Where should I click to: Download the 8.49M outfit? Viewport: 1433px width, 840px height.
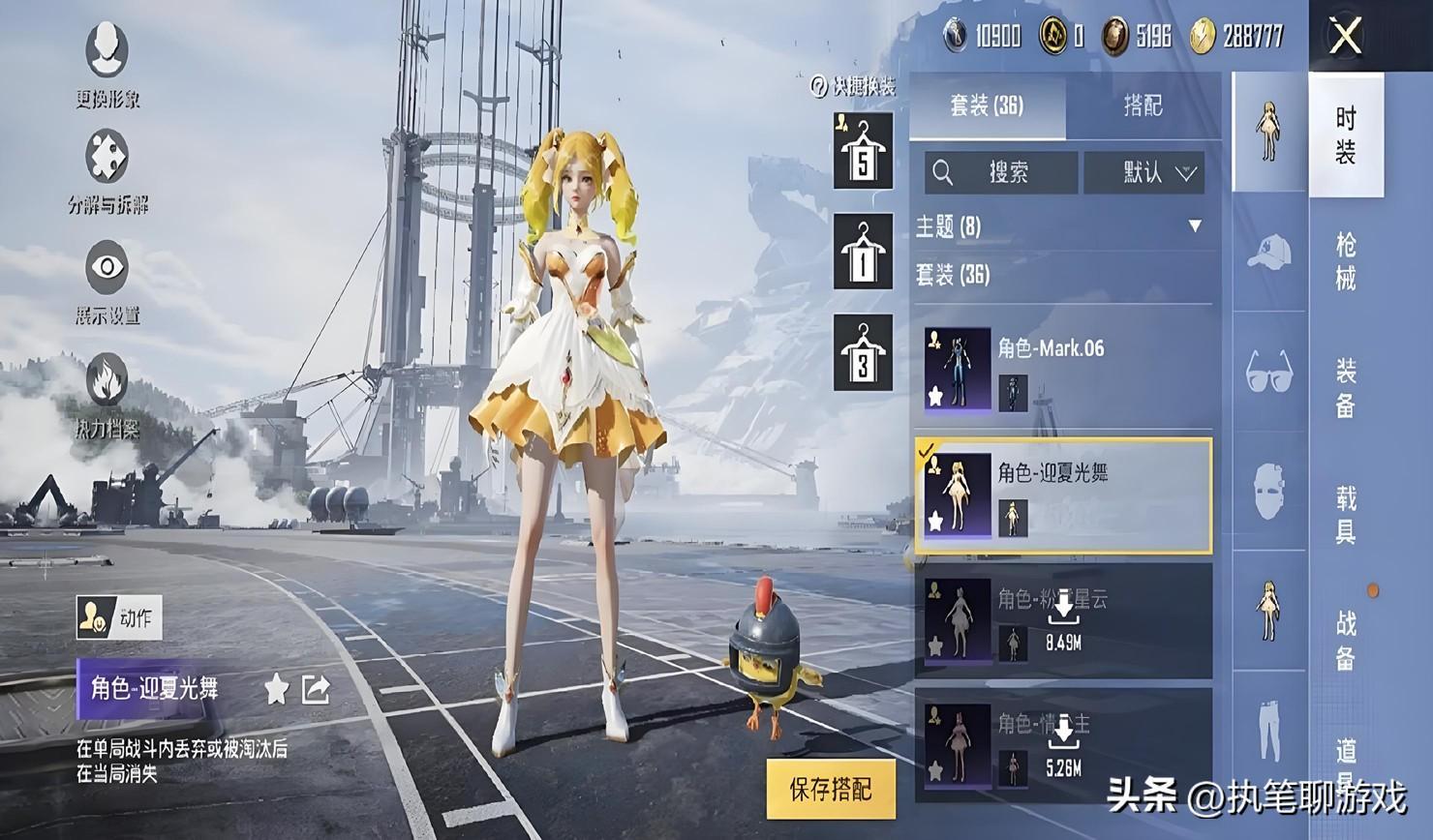click(x=1063, y=619)
